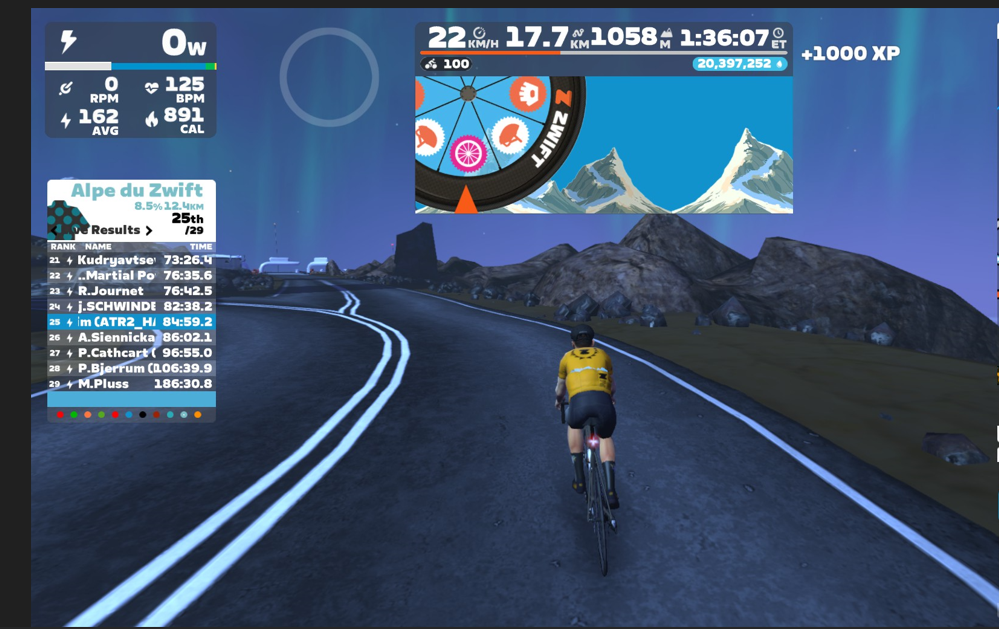
Task: Go to the previous results page arrow
Action: click(55, 230)
